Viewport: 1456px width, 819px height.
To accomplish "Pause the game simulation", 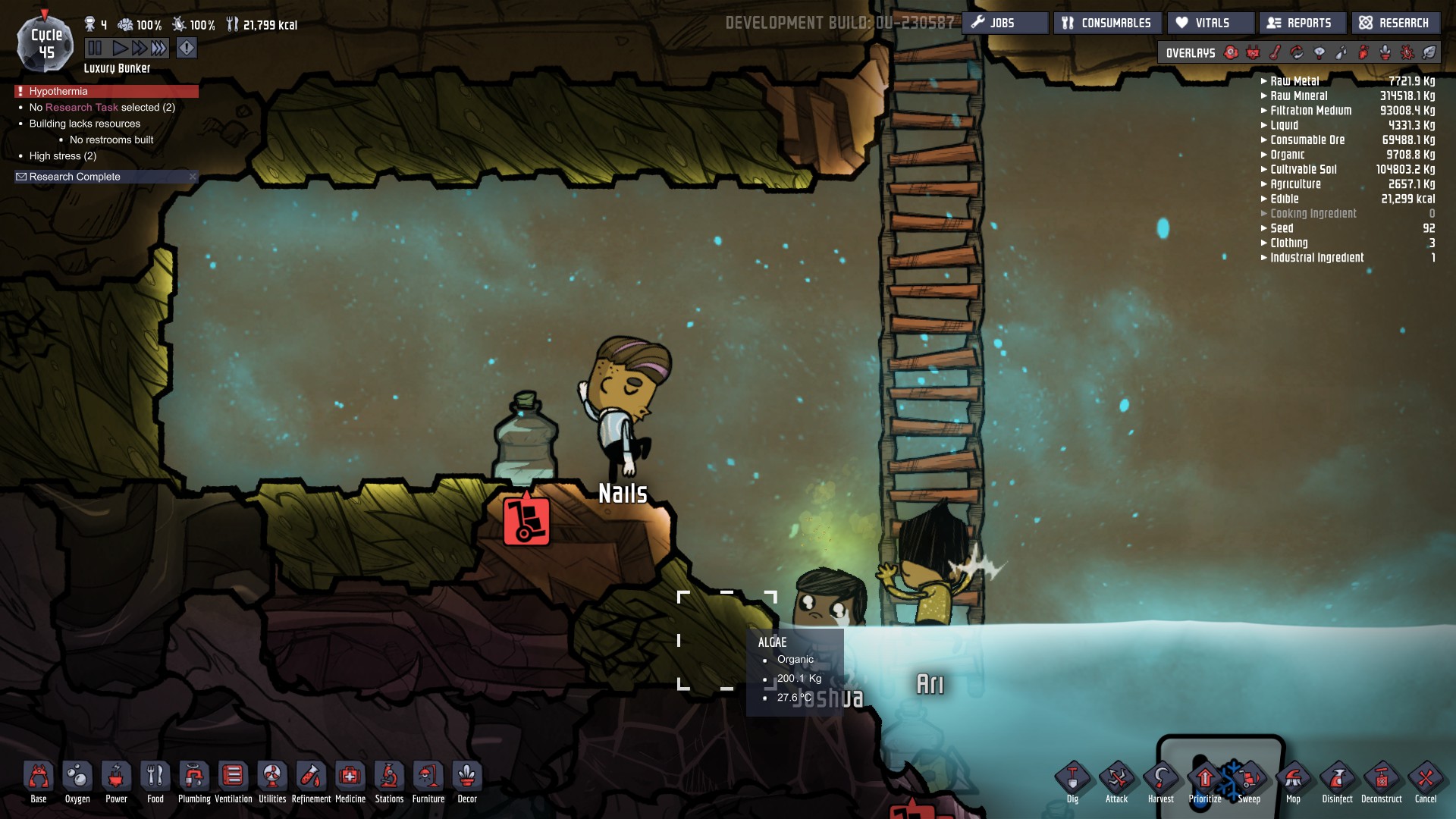I will tap(95, 49).
